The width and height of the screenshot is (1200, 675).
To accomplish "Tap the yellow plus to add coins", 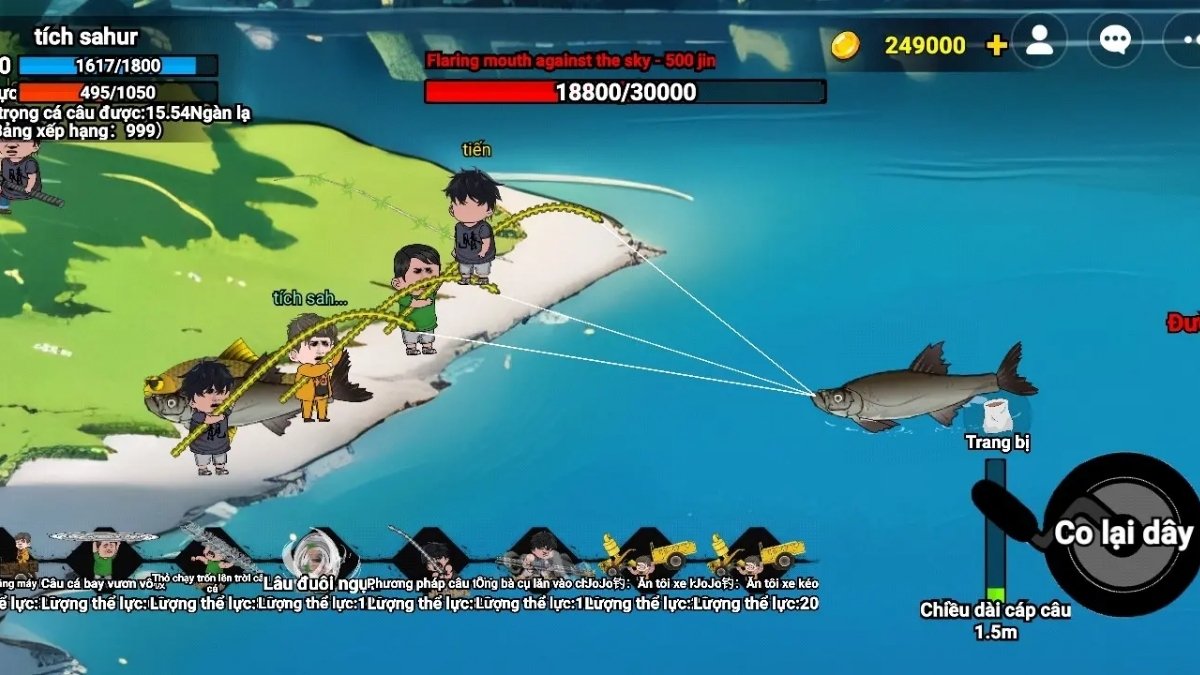I will (996, 45).
